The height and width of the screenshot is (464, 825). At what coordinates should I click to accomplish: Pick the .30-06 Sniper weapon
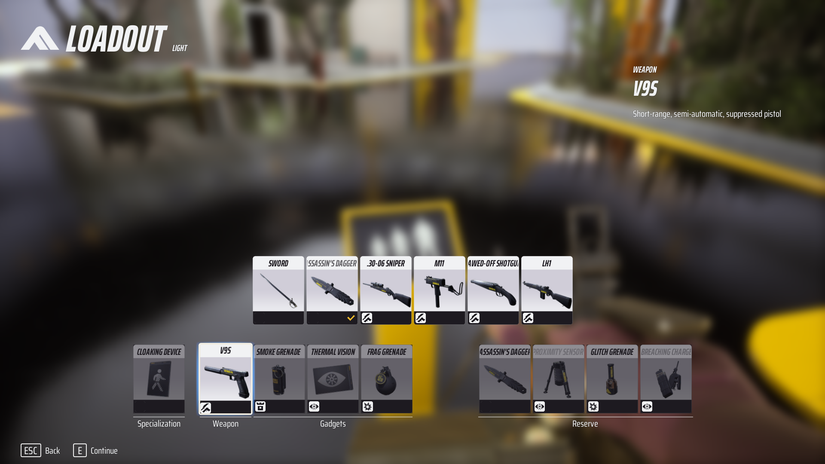pyautogui.click(x=386, y=290)
